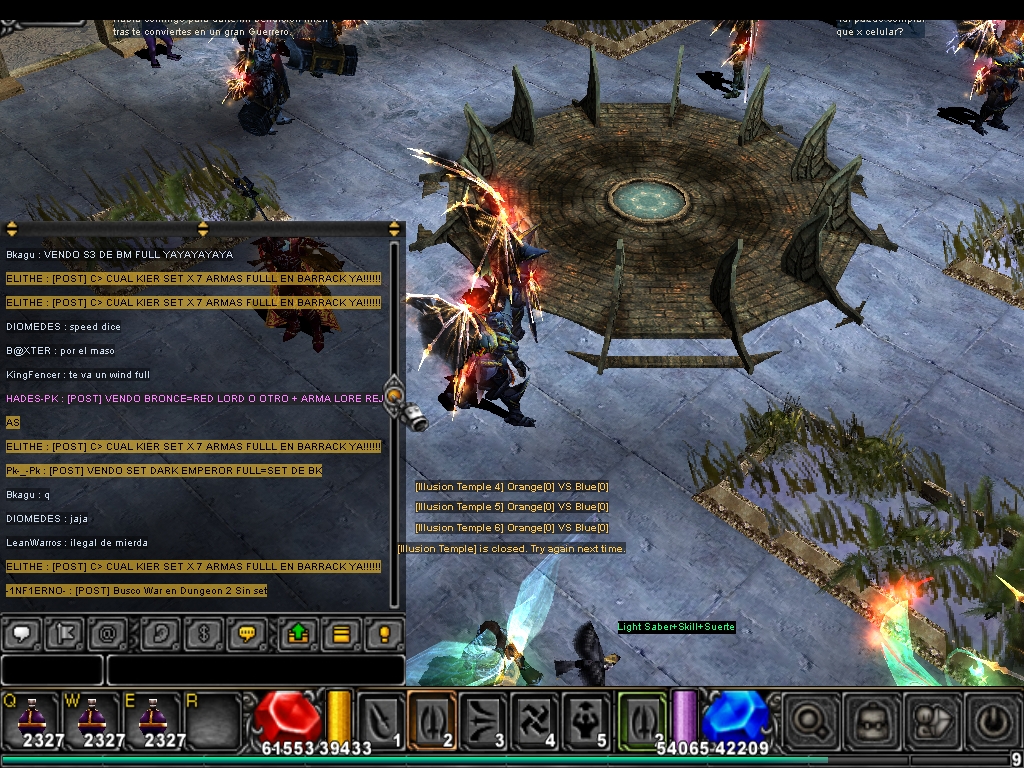Select the highlighted skill in slot 2
1024x768 pixels.
[432, 720]
